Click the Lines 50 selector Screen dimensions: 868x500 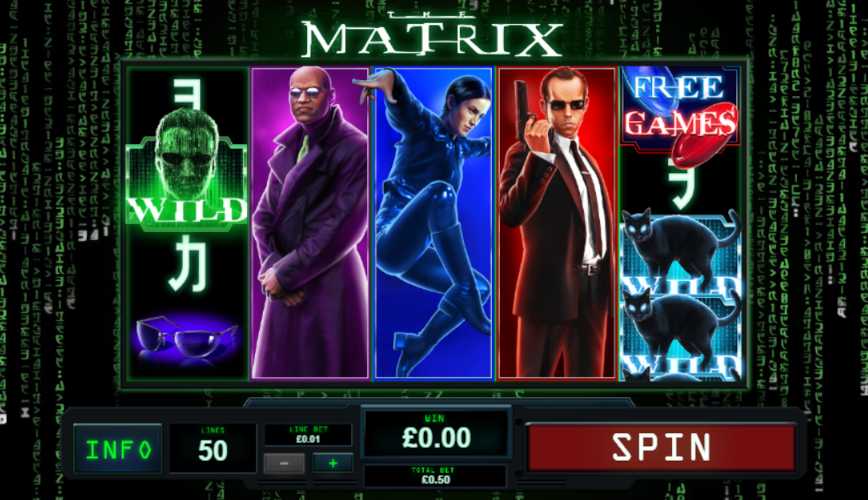212,447
